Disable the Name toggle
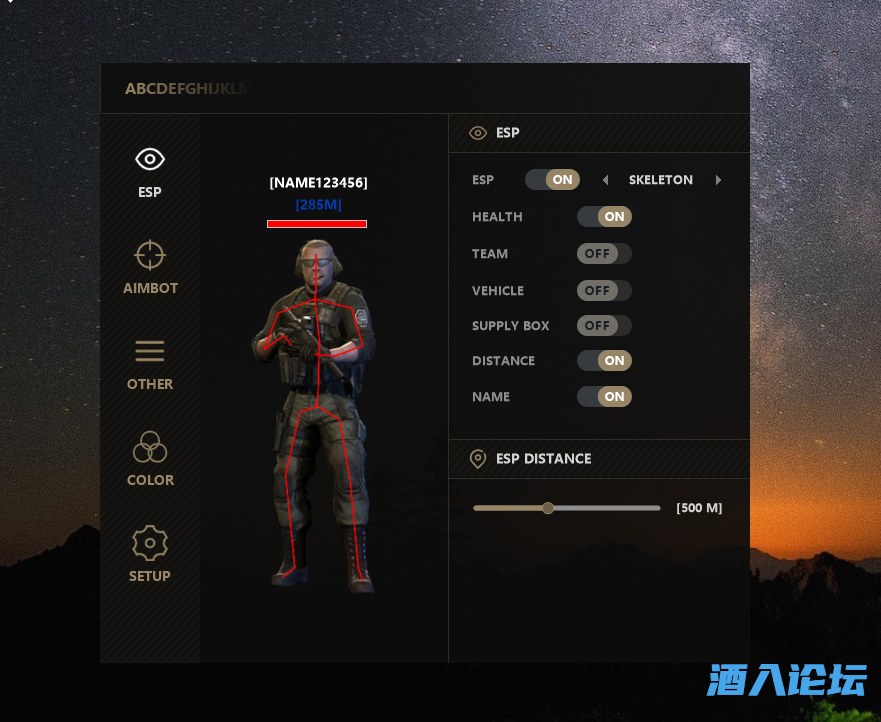The image size is (881, 722). [604, 397]
